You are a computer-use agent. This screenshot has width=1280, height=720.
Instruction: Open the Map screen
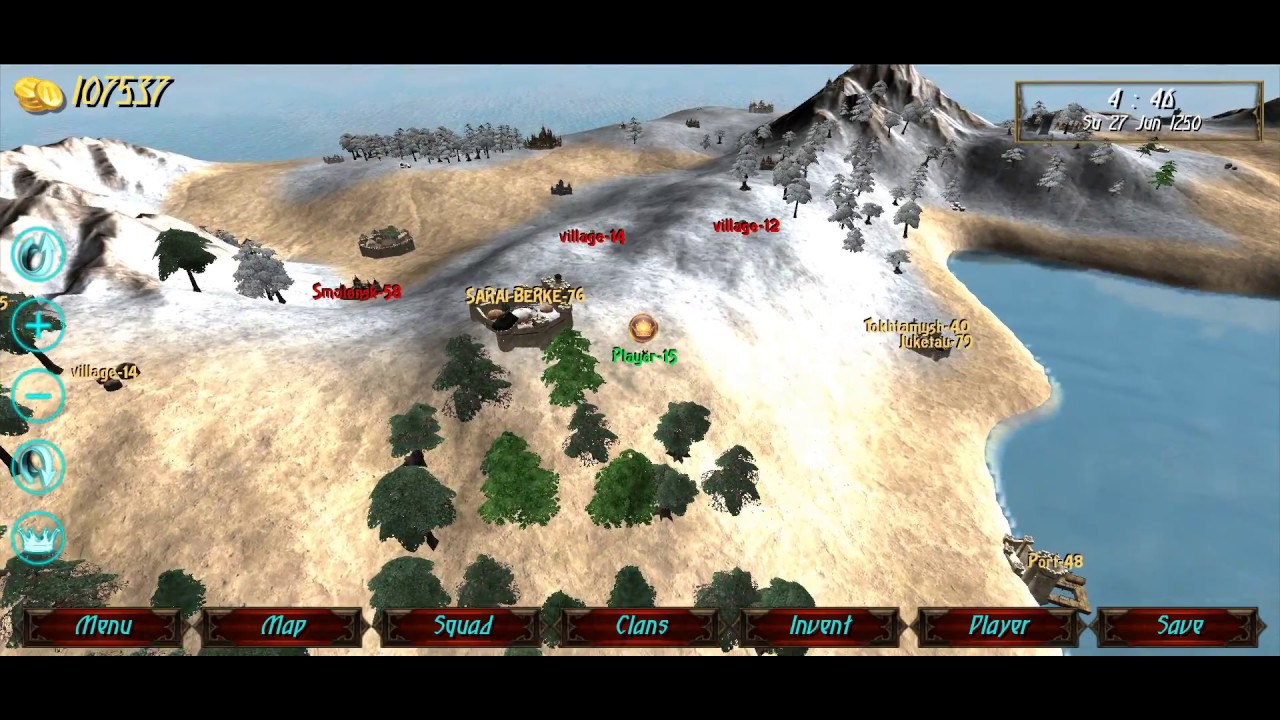[283, 626]
